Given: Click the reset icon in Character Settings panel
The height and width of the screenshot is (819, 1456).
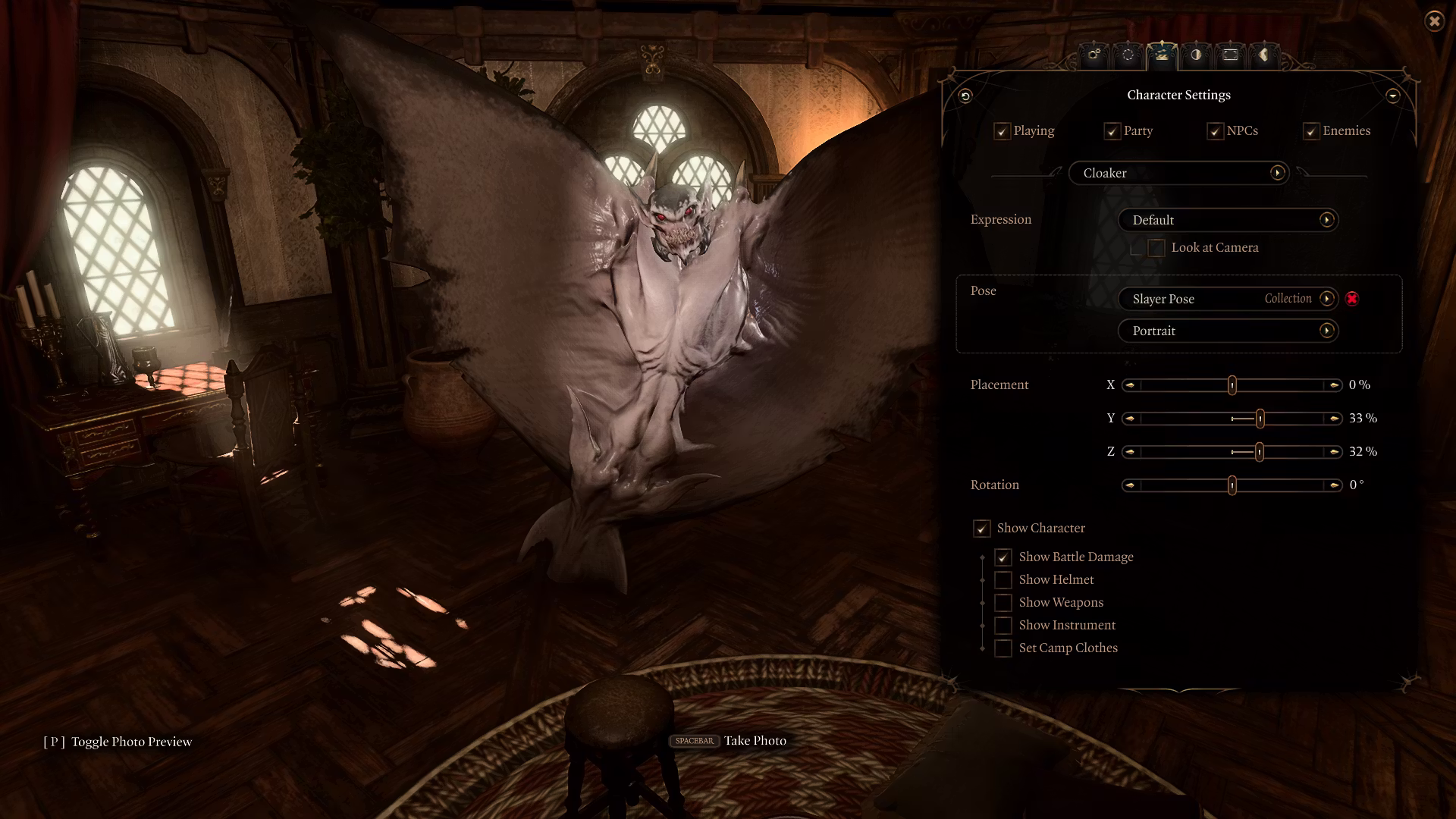Looking at the screenshot, I should [x=964, y=96].
